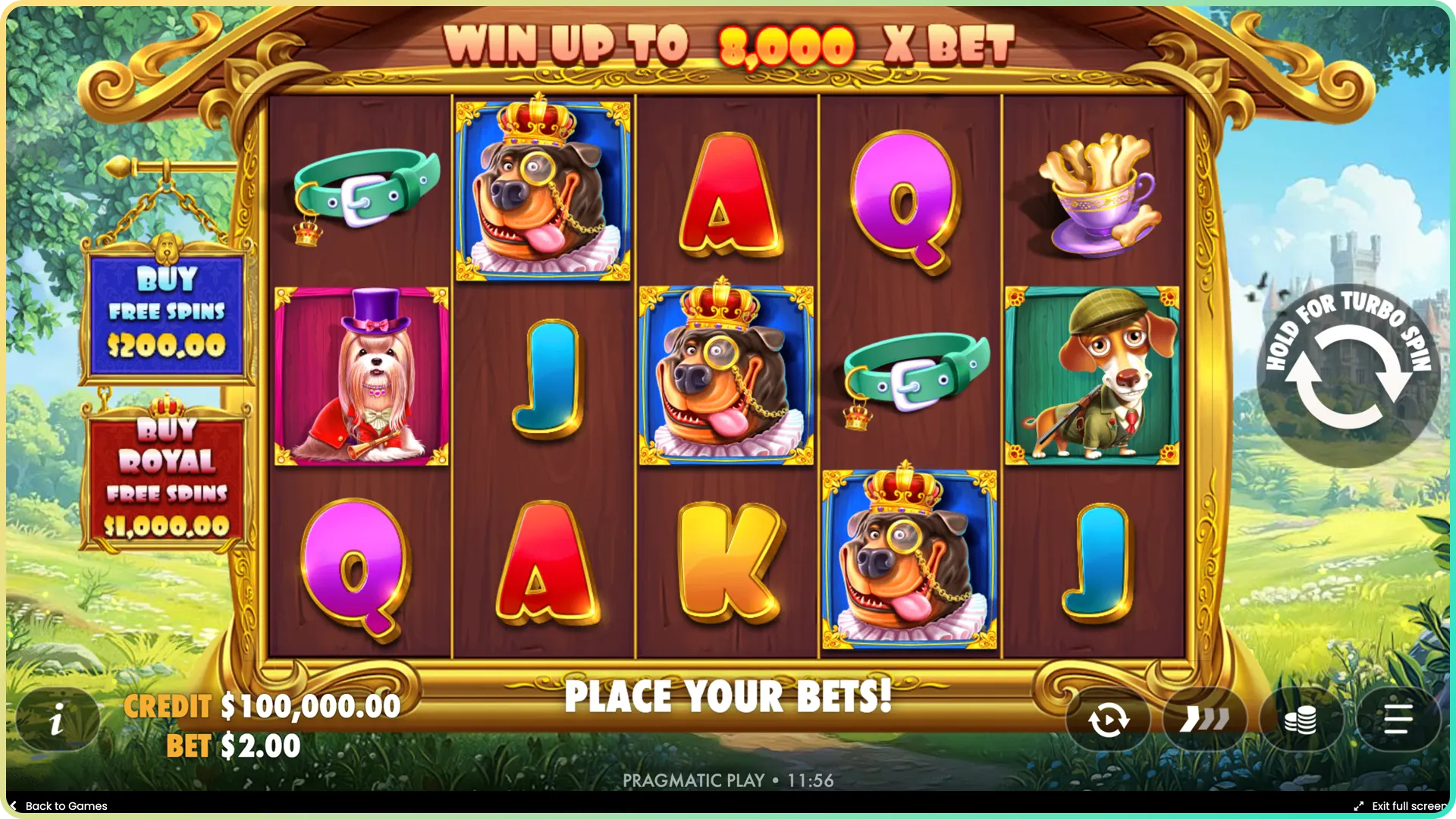Viewport: 1456px width, 819px height.
Task: Click the Place Your Bets banner
Action: pyautogui.click(x=730, y=695)
